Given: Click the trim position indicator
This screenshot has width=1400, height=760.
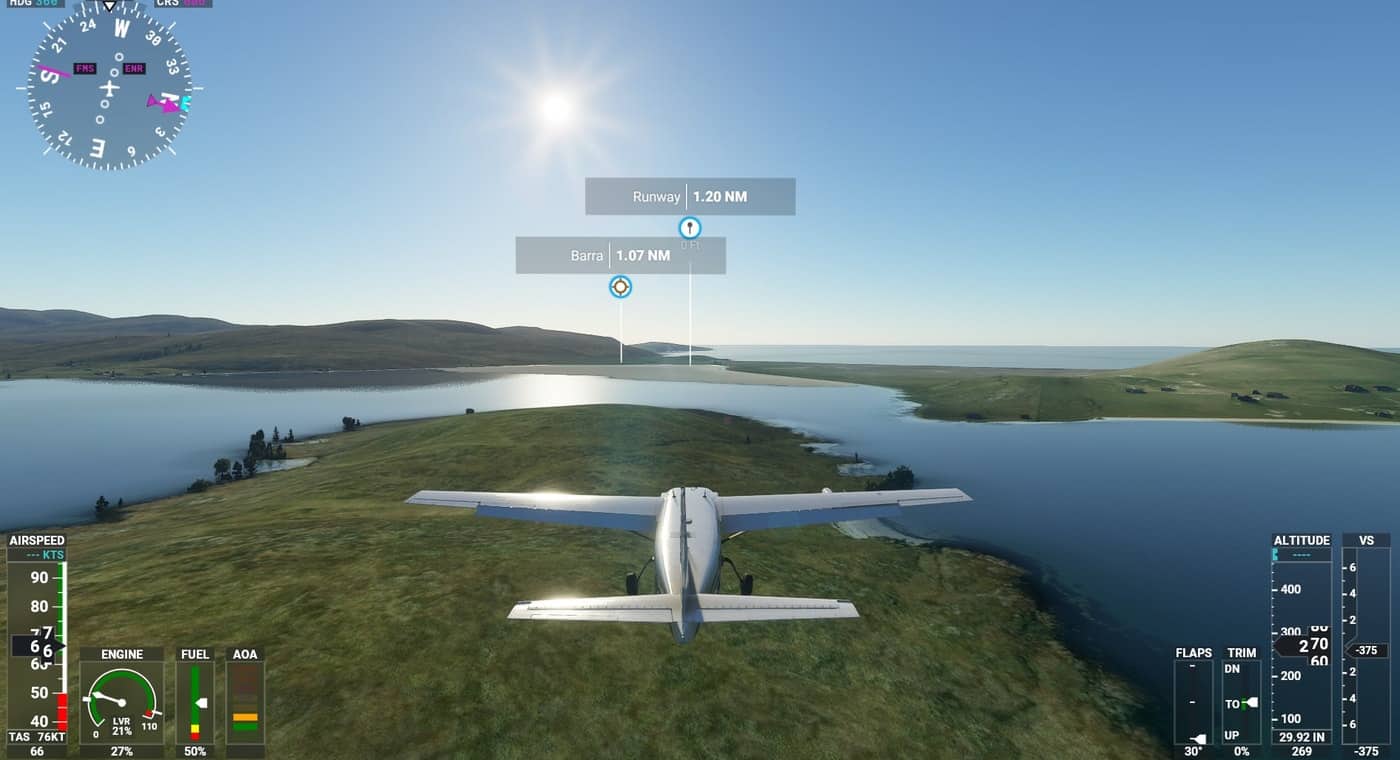Looking at the screenshot, I should (x=1241, y=702).
